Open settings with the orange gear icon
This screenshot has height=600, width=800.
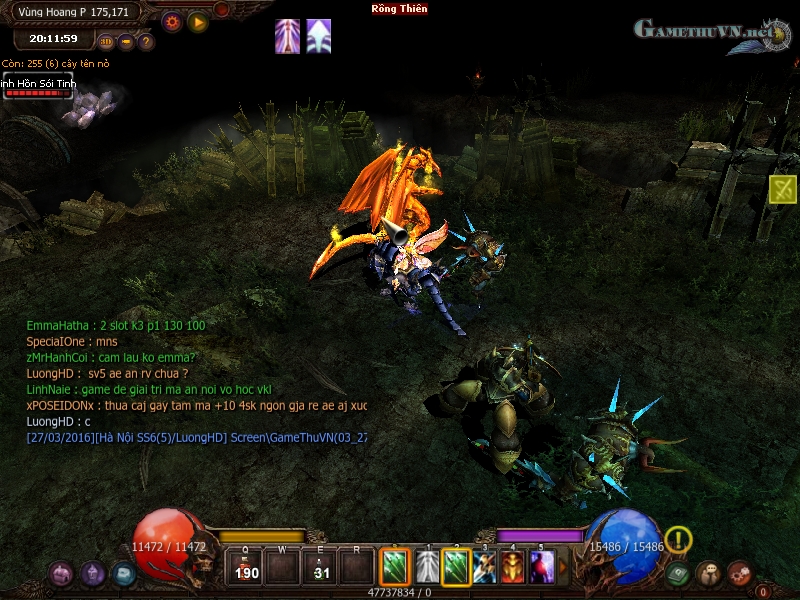tap(172, 20)
